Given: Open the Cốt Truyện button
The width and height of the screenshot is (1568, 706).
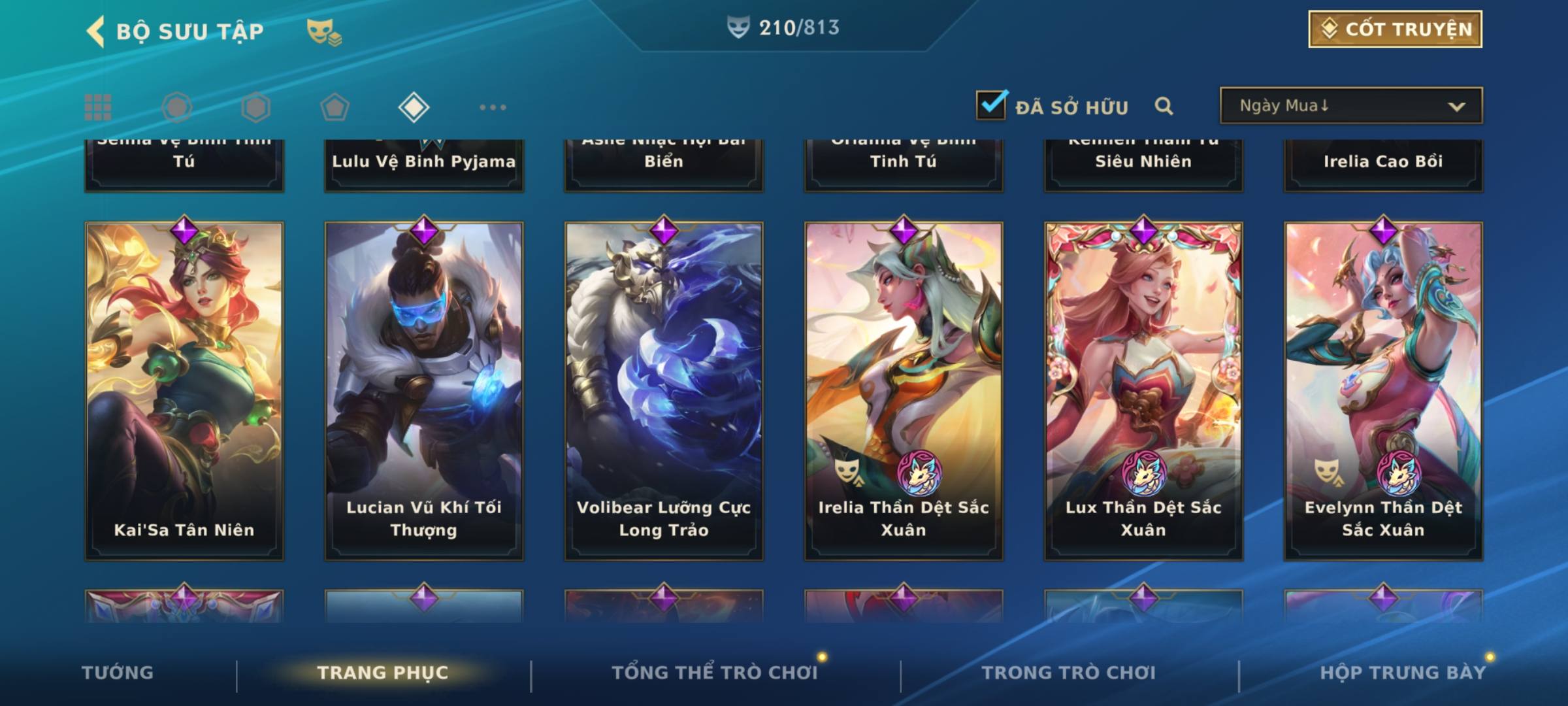Looking at the screenshot, I should (1395, 29).
